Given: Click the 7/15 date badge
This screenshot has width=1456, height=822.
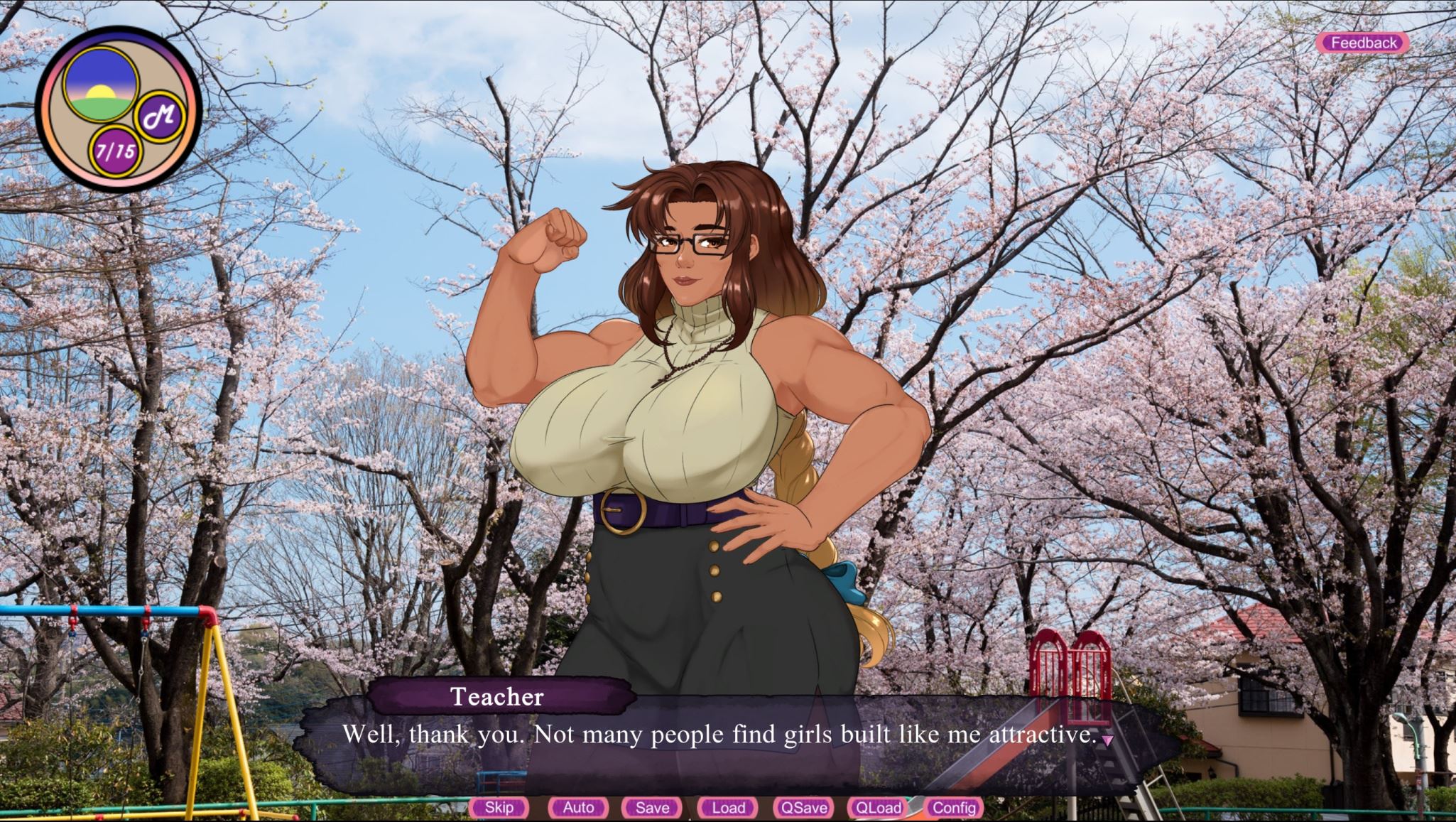Looking at the screenshot, I should coord(116,151).
